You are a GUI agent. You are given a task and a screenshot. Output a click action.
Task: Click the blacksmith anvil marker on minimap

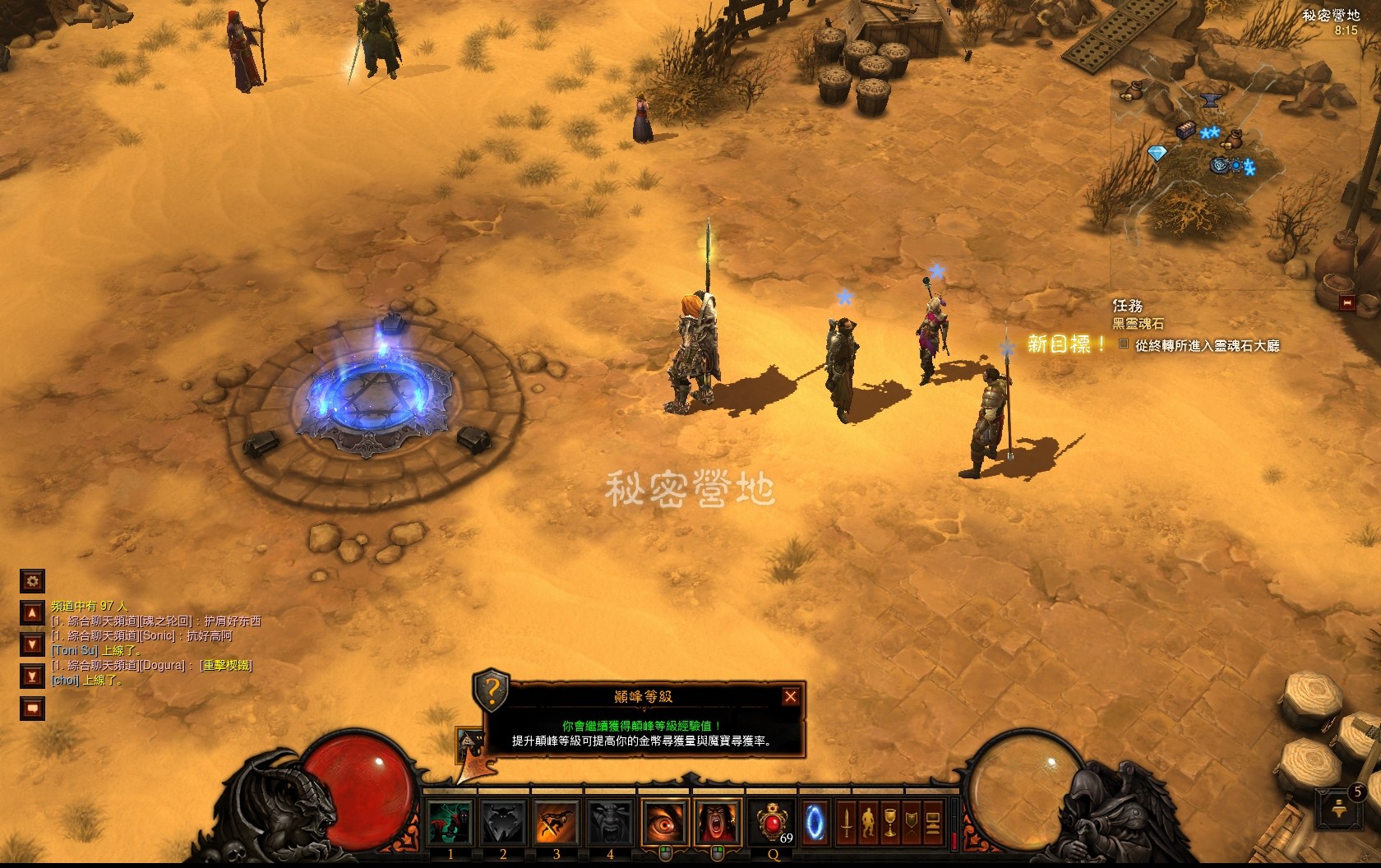click(1209, 102)
